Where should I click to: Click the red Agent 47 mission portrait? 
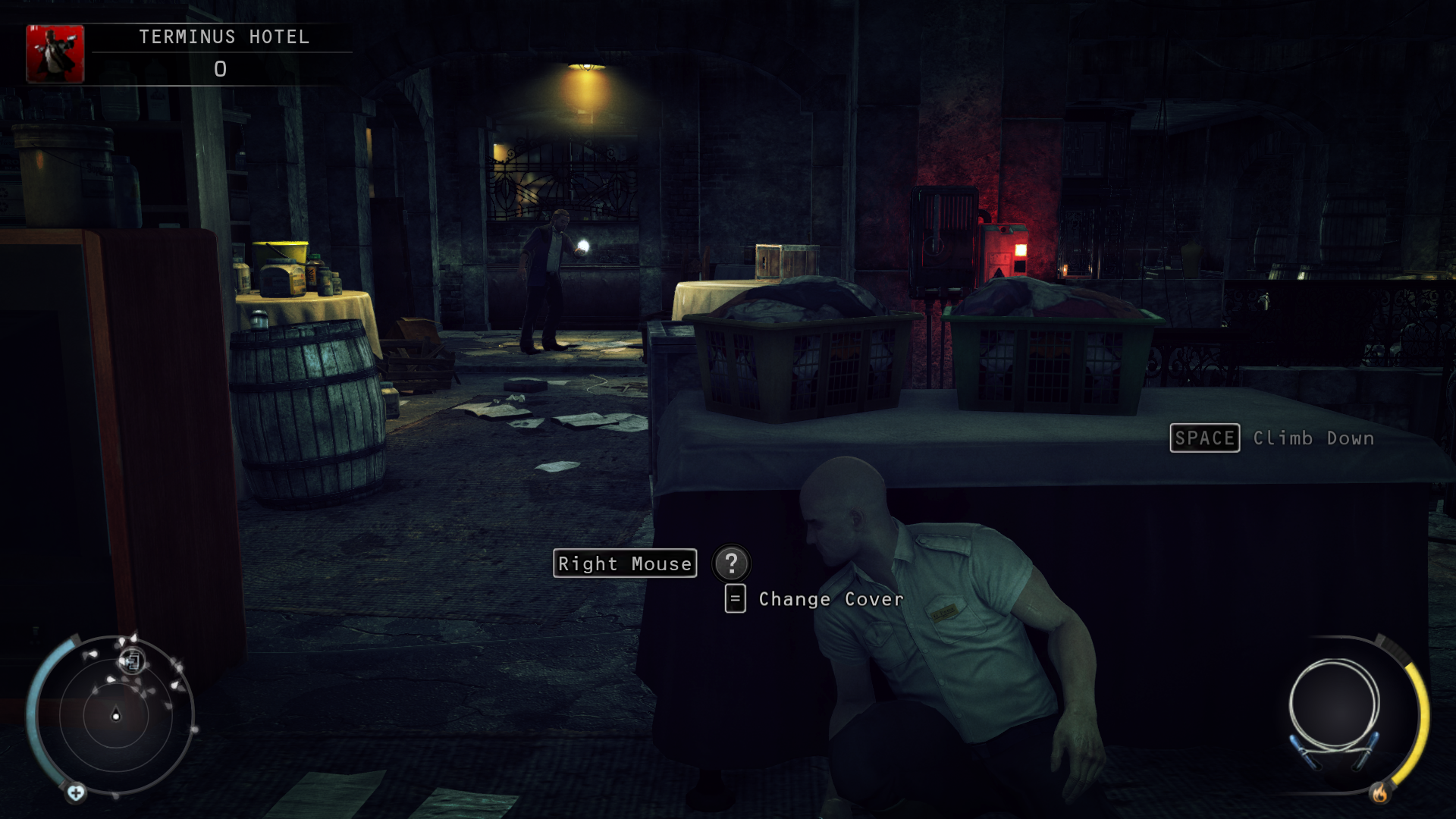click(x=55, y=54)
